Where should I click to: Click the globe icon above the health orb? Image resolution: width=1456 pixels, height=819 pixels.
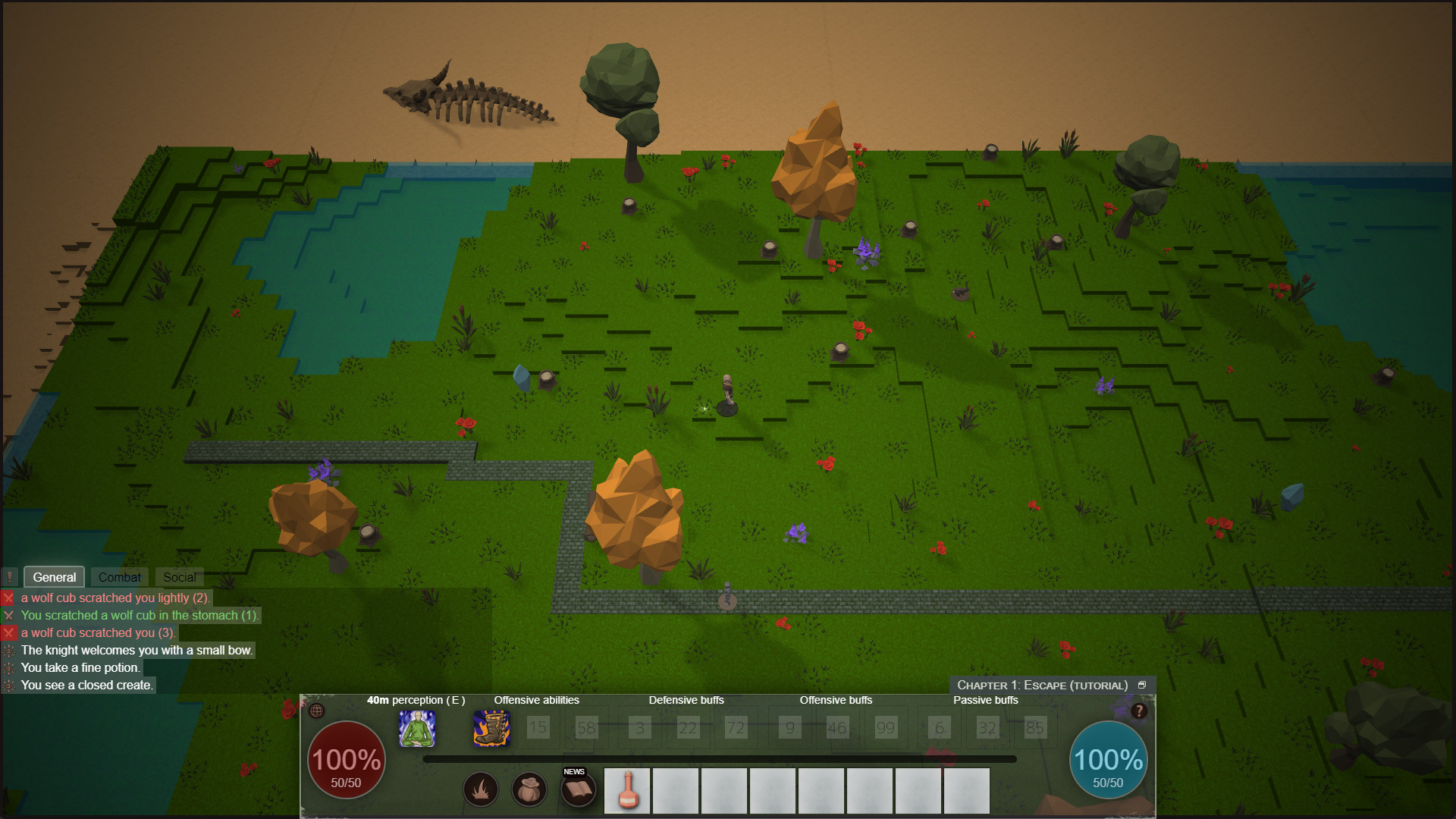point(317,713)
